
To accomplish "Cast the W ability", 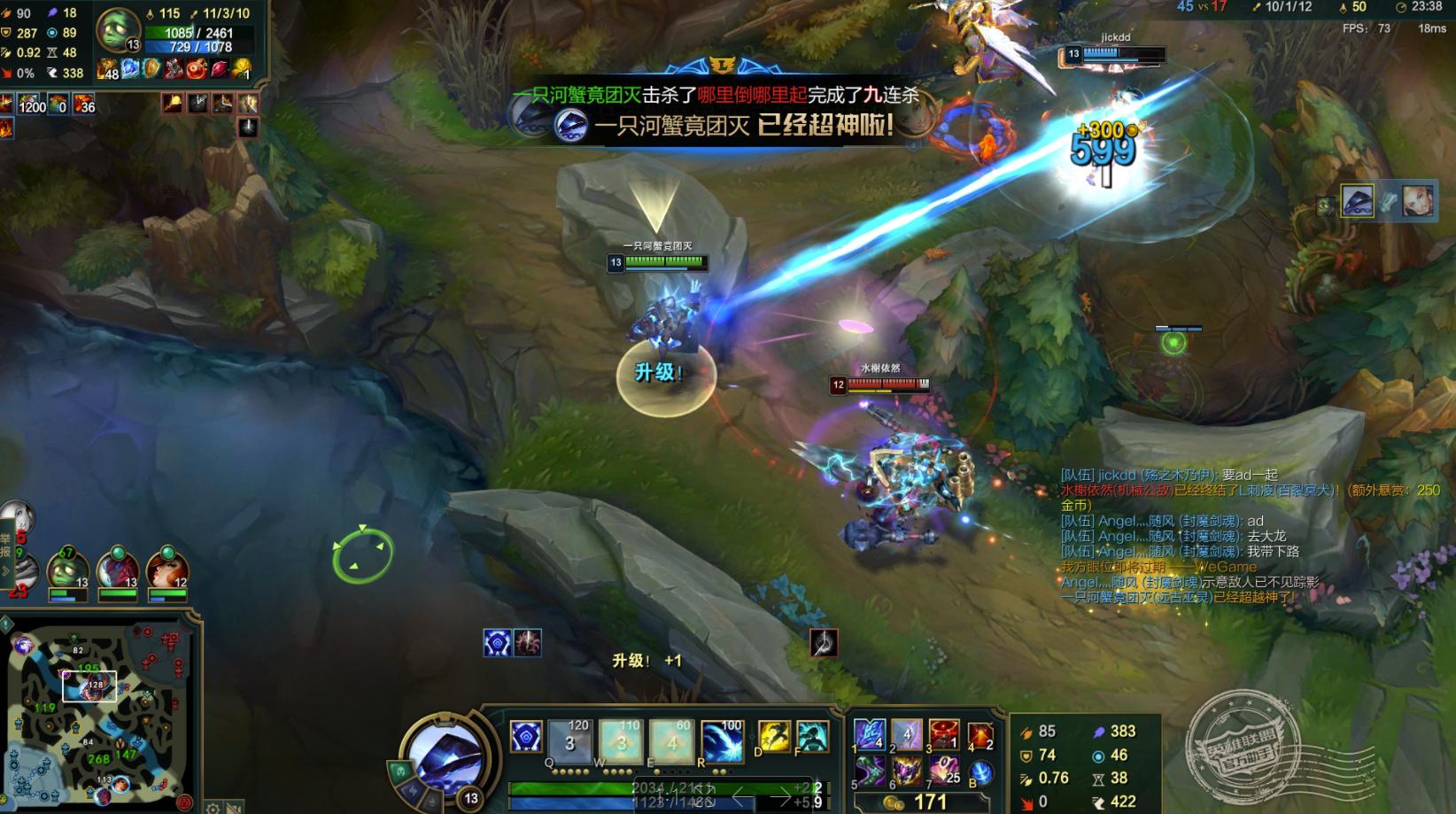I will click(621, 740).
